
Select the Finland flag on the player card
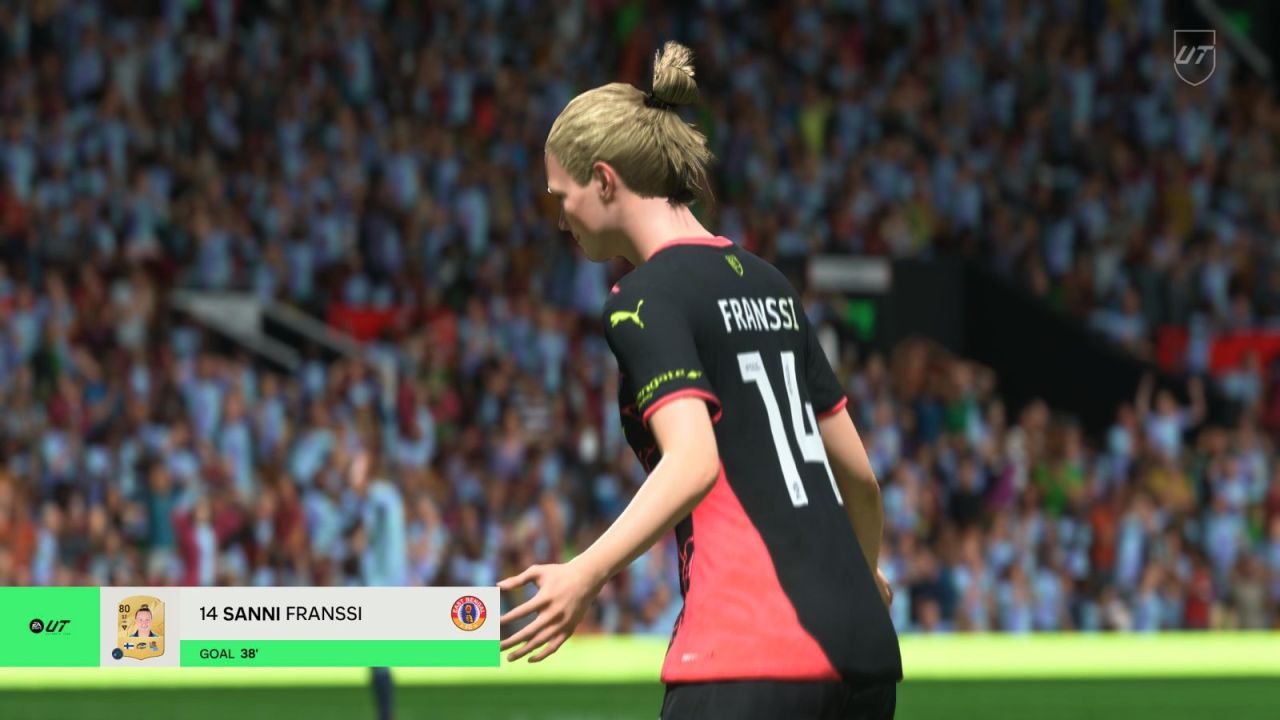128,646
